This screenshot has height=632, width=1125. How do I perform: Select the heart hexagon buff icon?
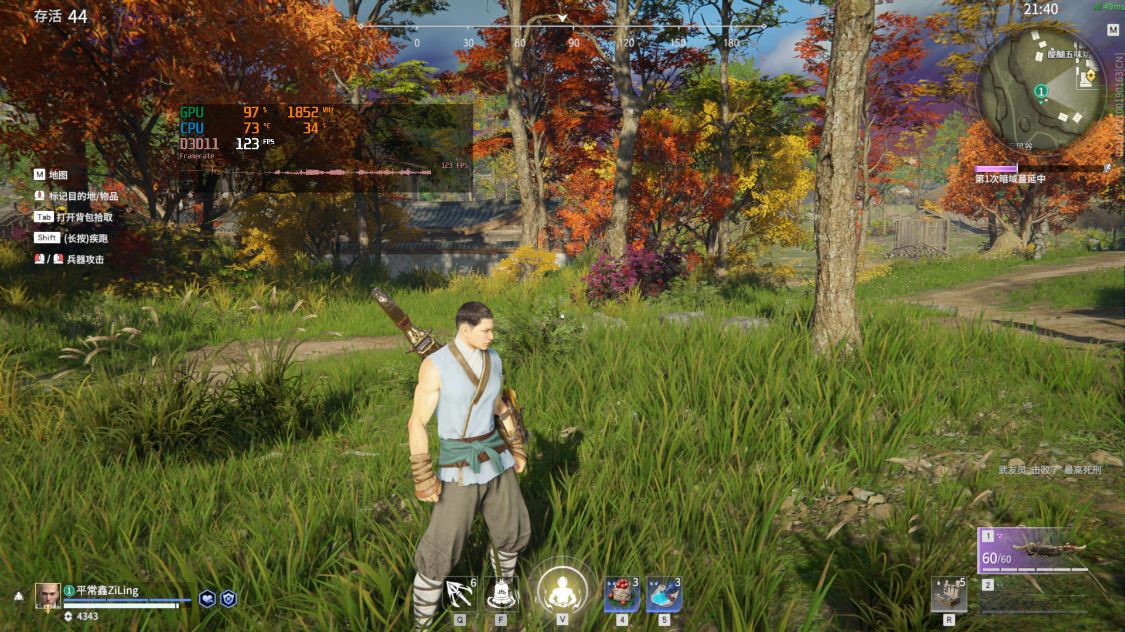point(208,598)
